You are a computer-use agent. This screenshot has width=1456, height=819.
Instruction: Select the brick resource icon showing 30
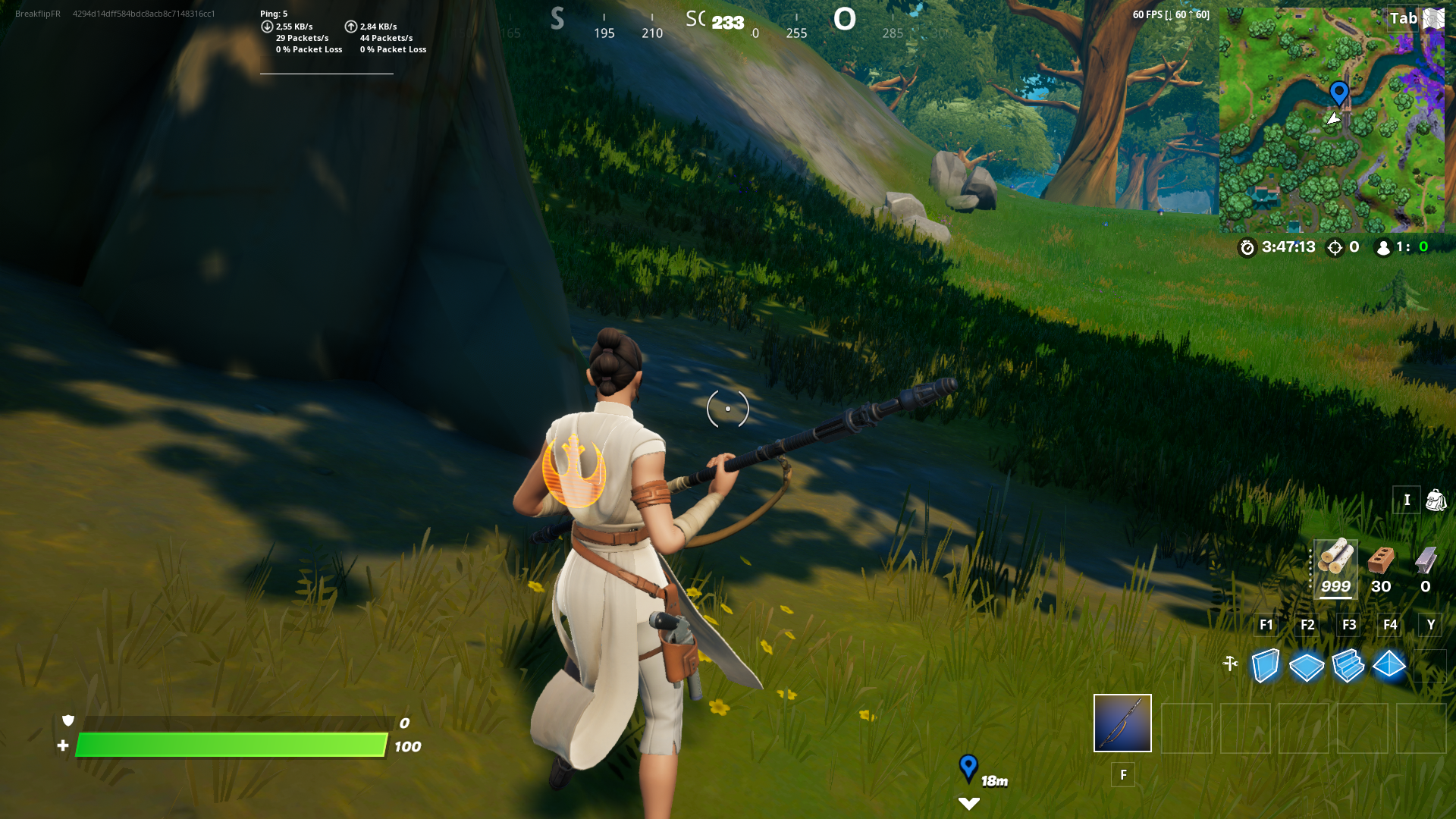tap(1382, 561)
